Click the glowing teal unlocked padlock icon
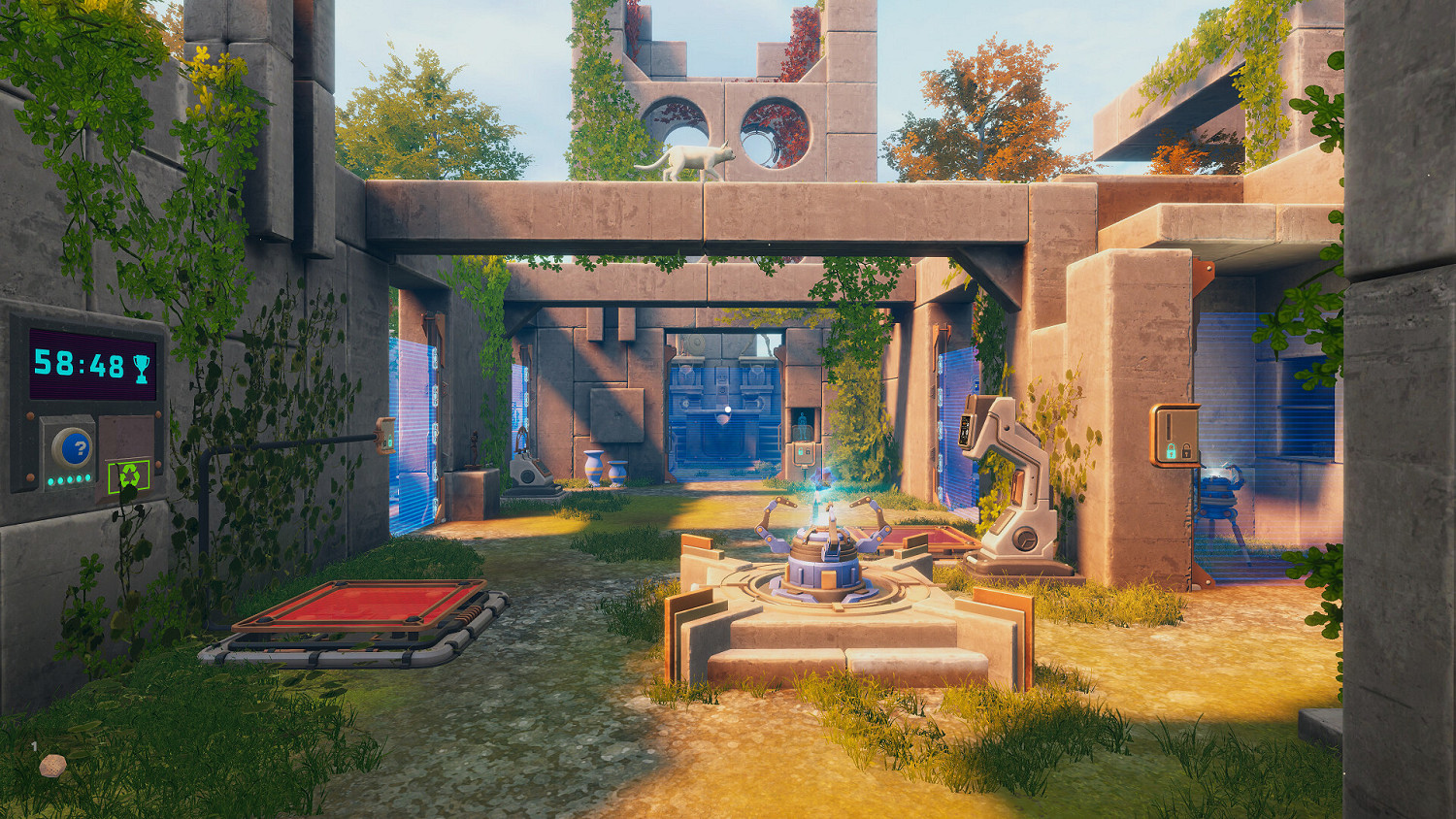 1172,451
